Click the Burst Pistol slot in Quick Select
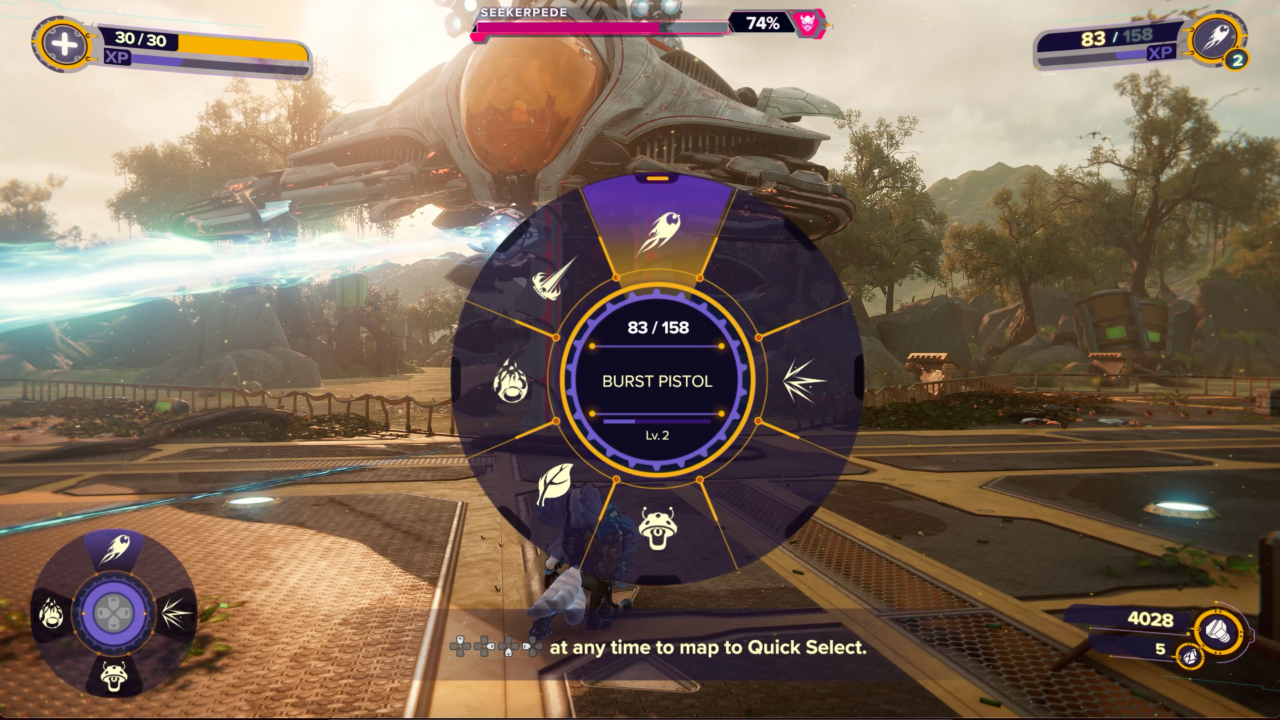This screenshot has width=1280, height=720. (x=113, y=550)
